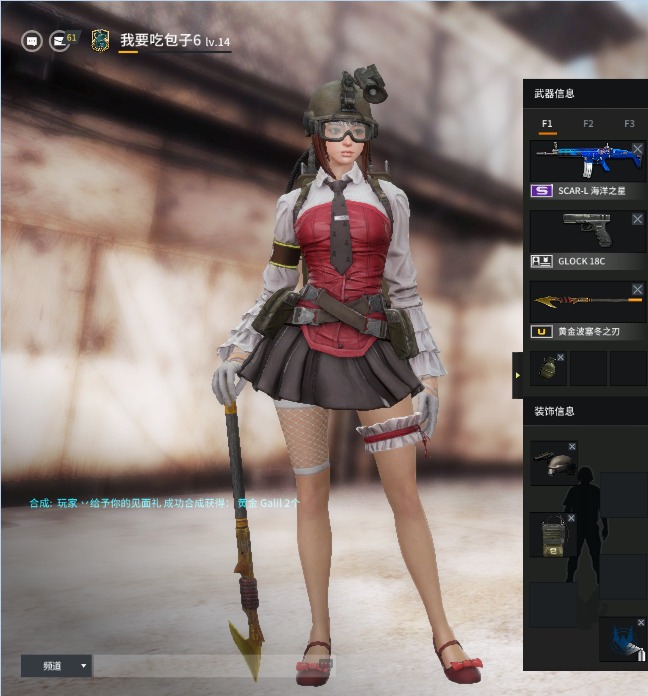Open player profile 我要吃包子6

pyautogui.click(x=160, y=40)
